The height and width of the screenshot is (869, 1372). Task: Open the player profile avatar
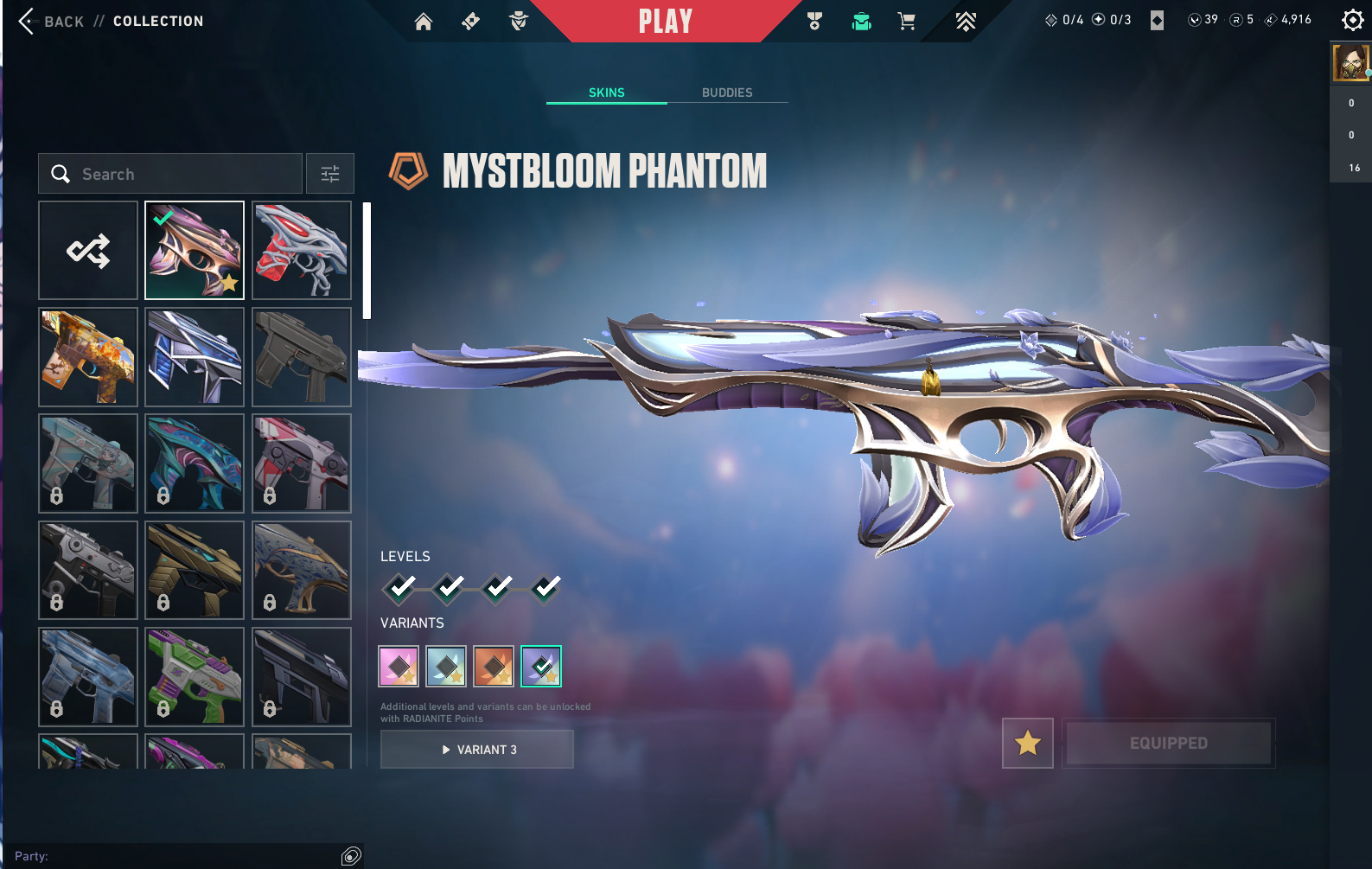click(x=1350, y=63)
